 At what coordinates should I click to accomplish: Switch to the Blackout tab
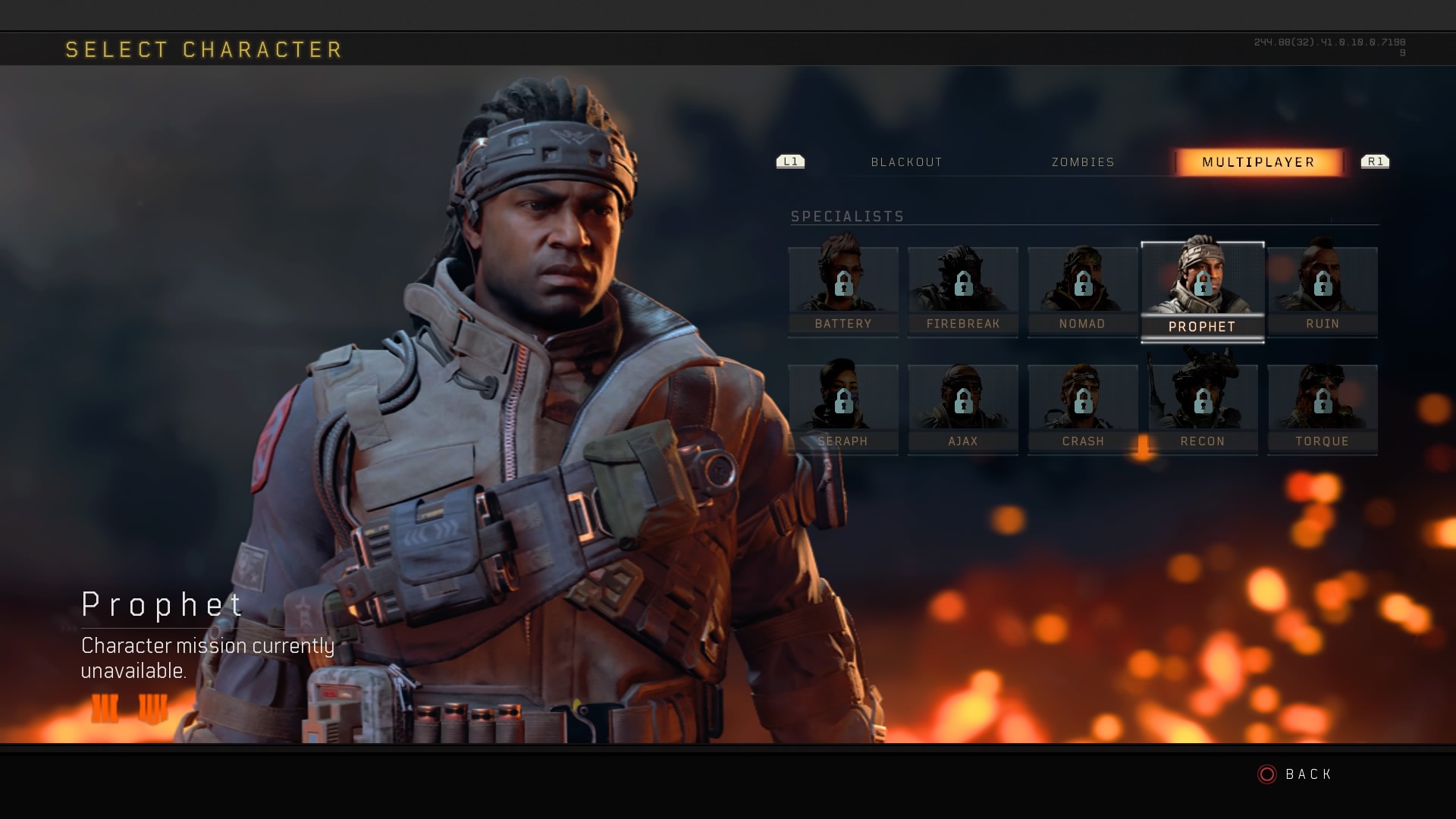point(906,162)
